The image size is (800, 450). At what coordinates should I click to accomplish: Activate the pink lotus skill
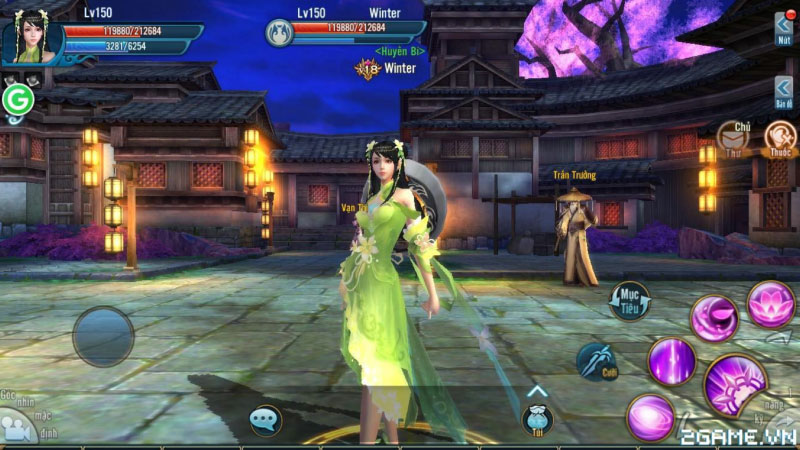pos(771,303)
